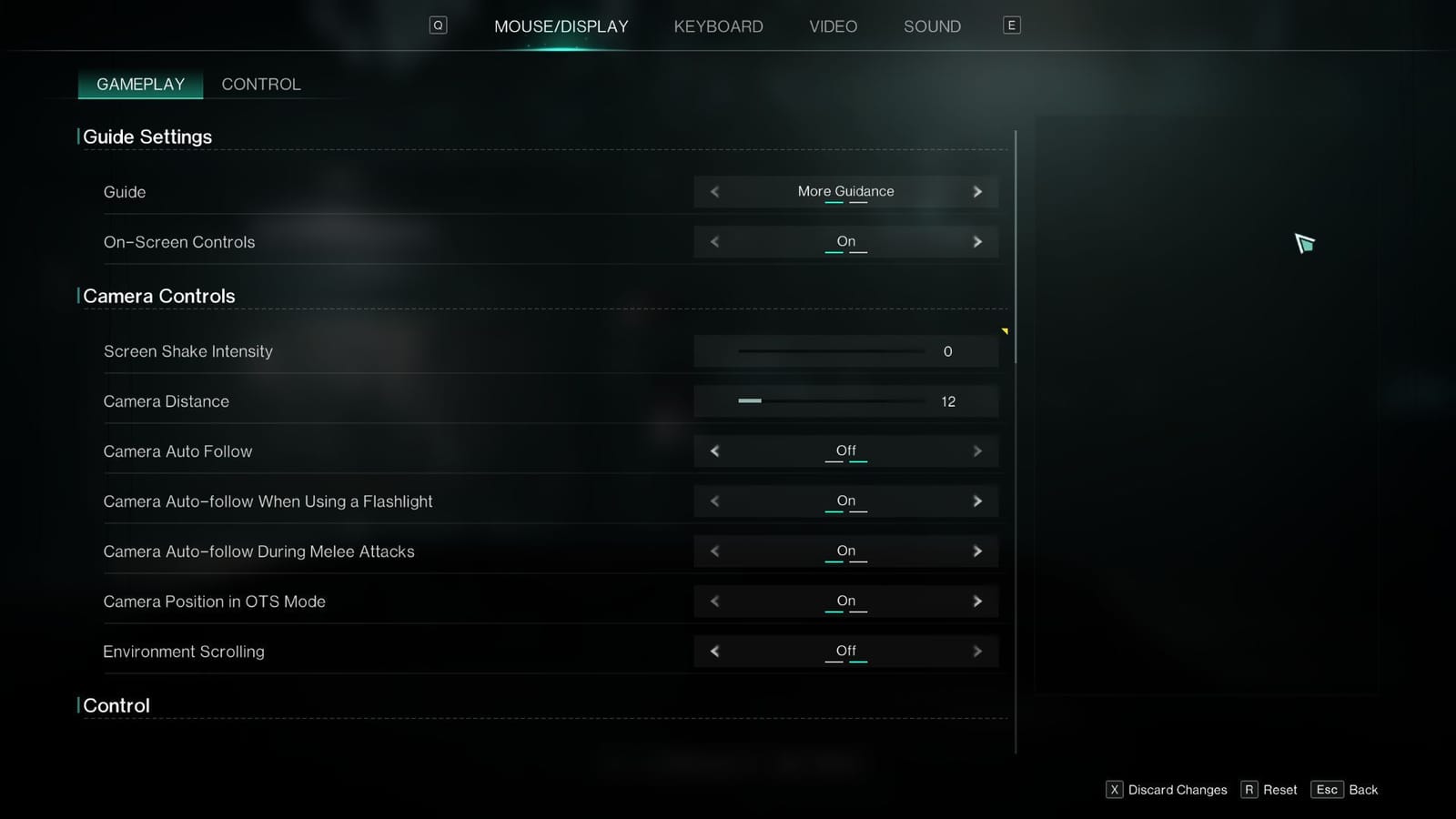Image resolution: width=1456 pixels, height=819 pixels.
Task: Click the Reset button
Action: (1279, 790)
